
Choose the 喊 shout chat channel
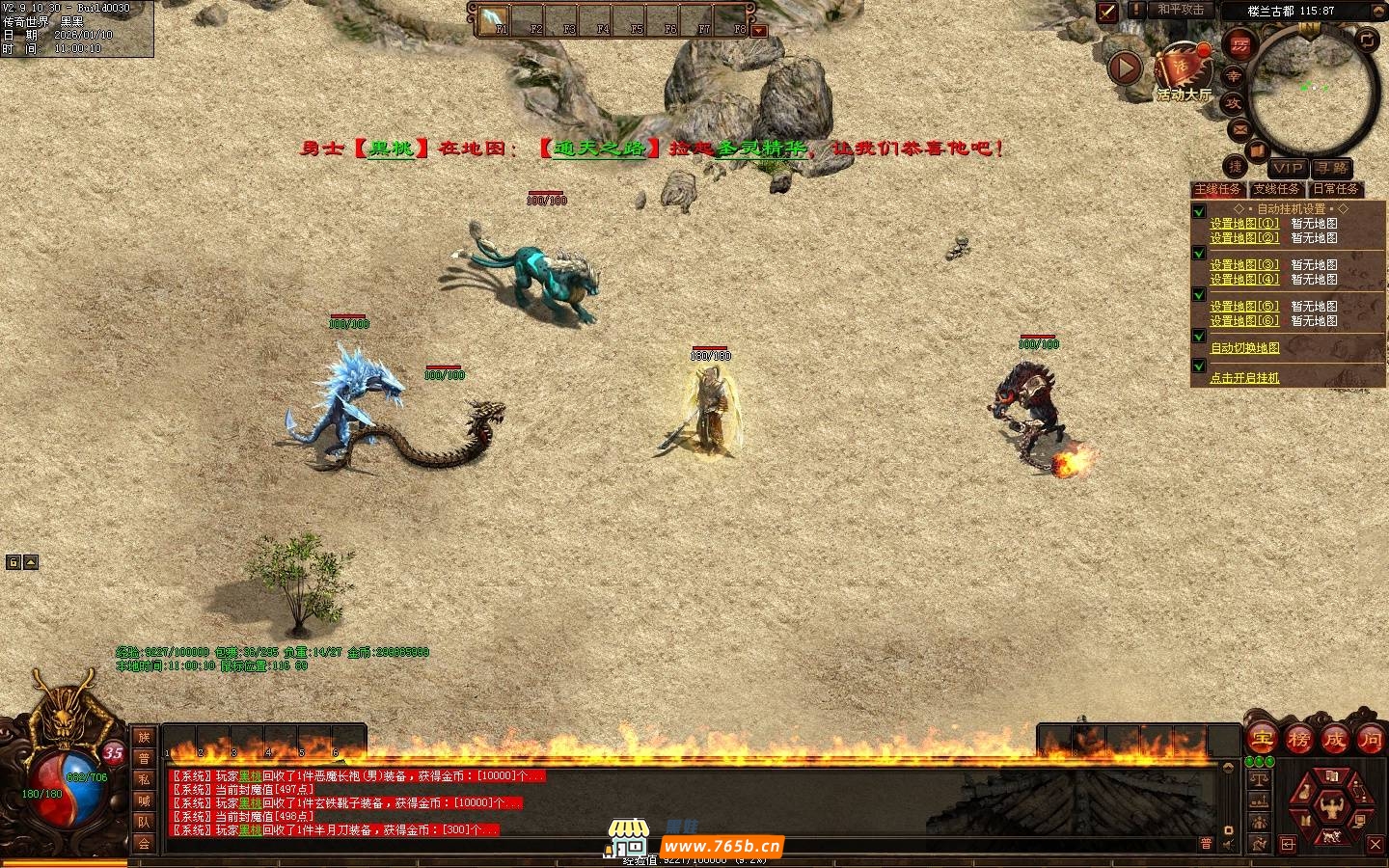point(144,800)
